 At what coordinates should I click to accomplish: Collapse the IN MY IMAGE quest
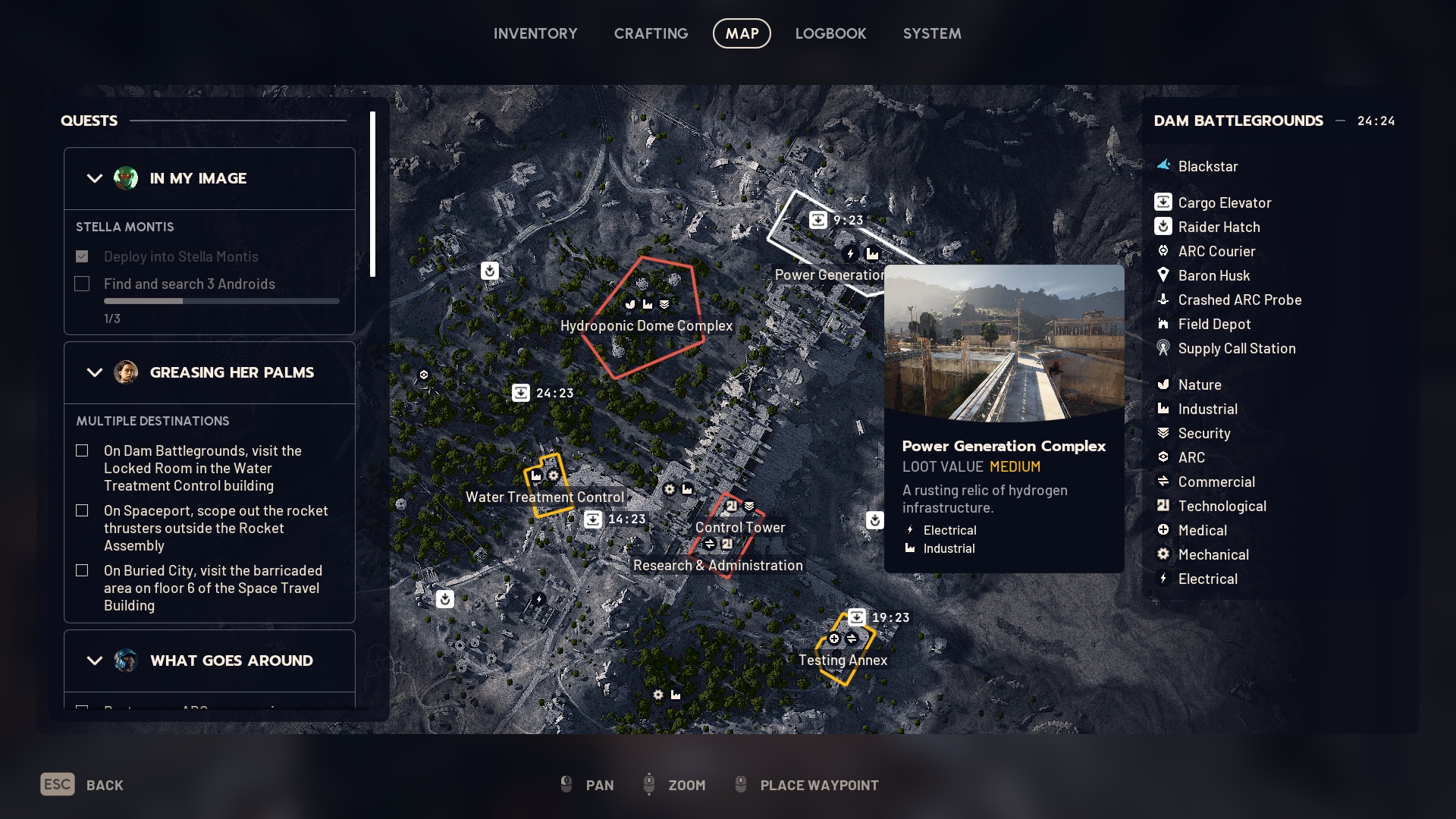94,178
